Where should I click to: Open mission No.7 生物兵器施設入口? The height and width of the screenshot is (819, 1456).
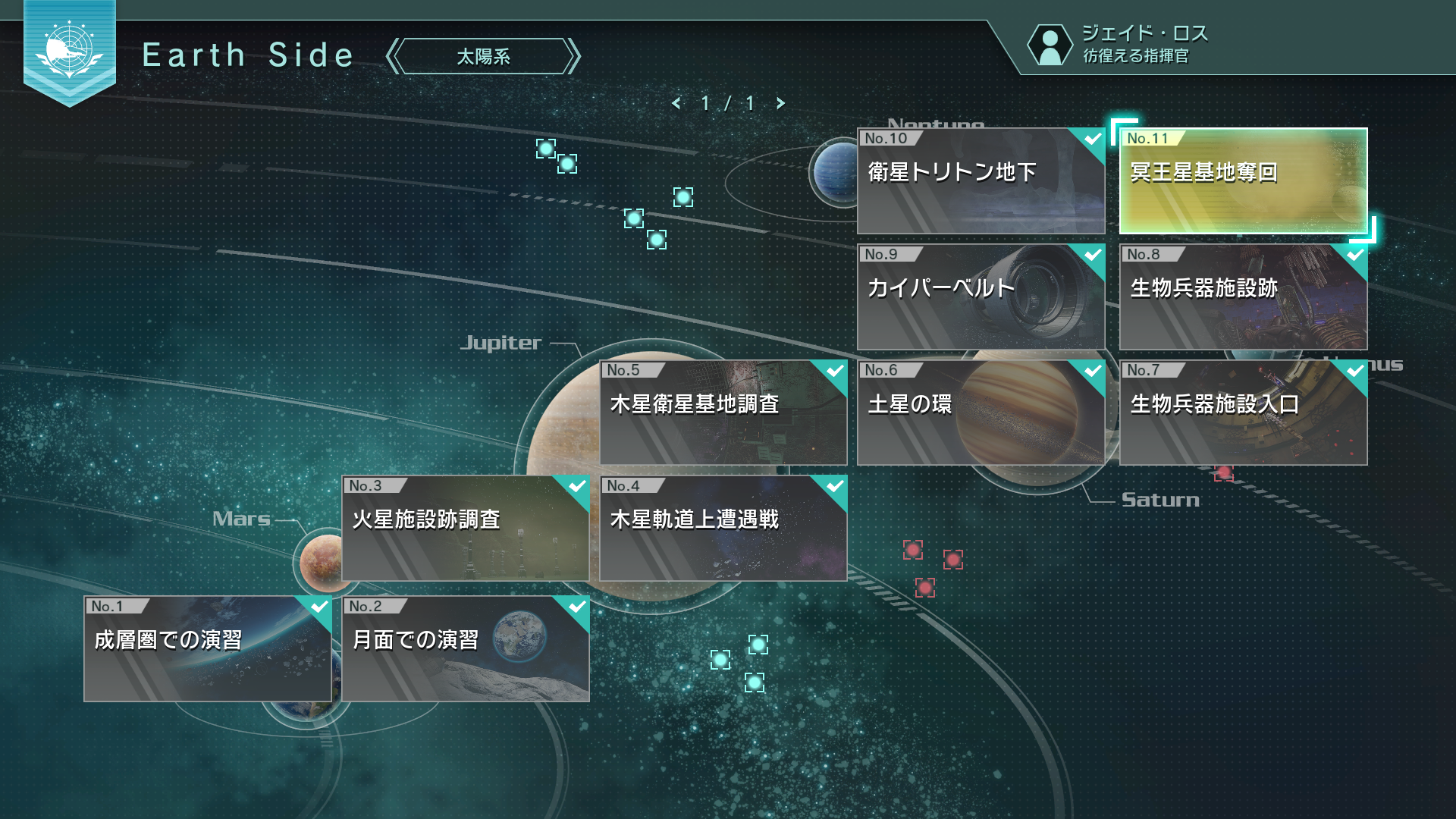click(x=1243, y=412)
